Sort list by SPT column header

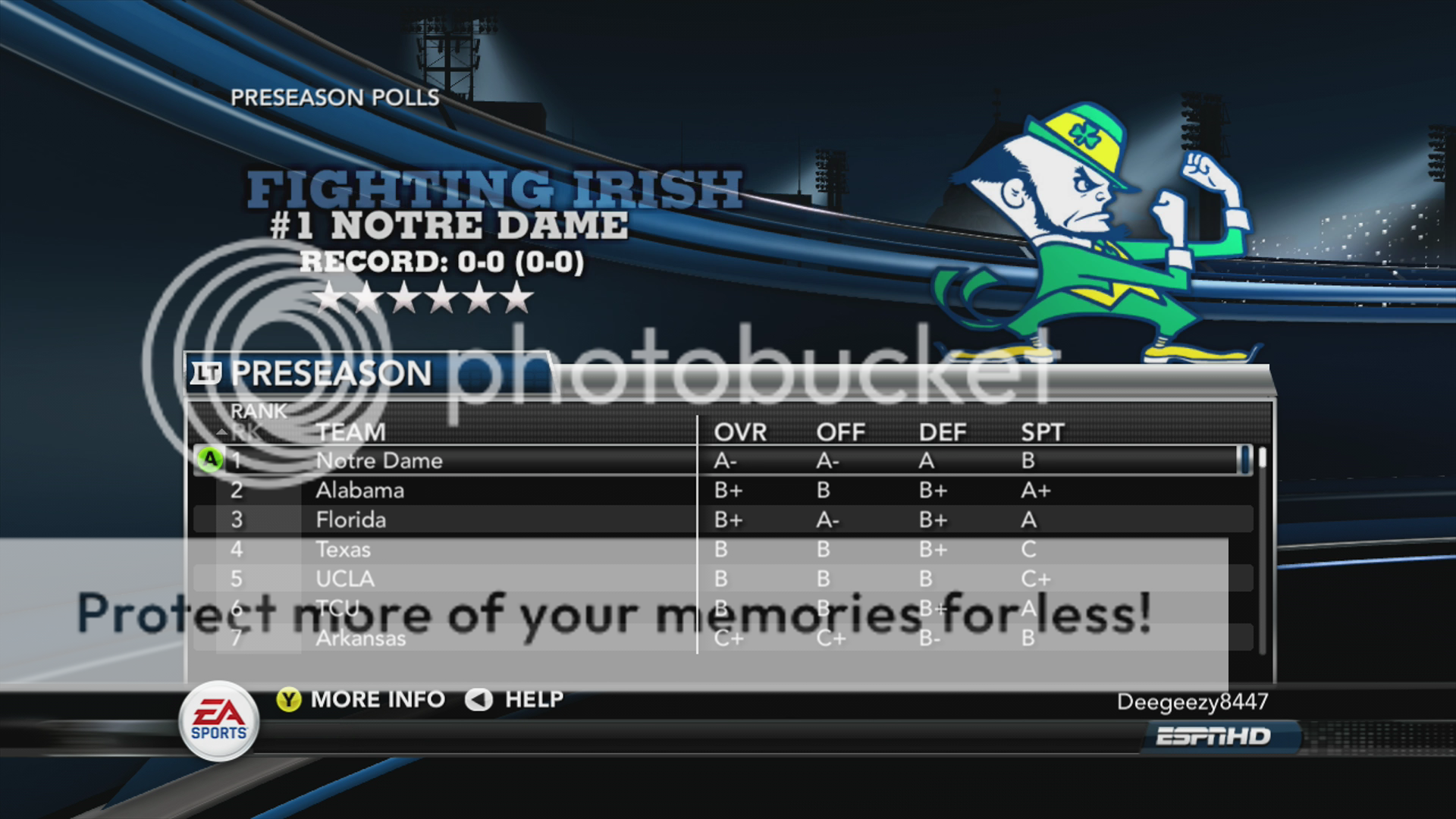point(1043,432)
